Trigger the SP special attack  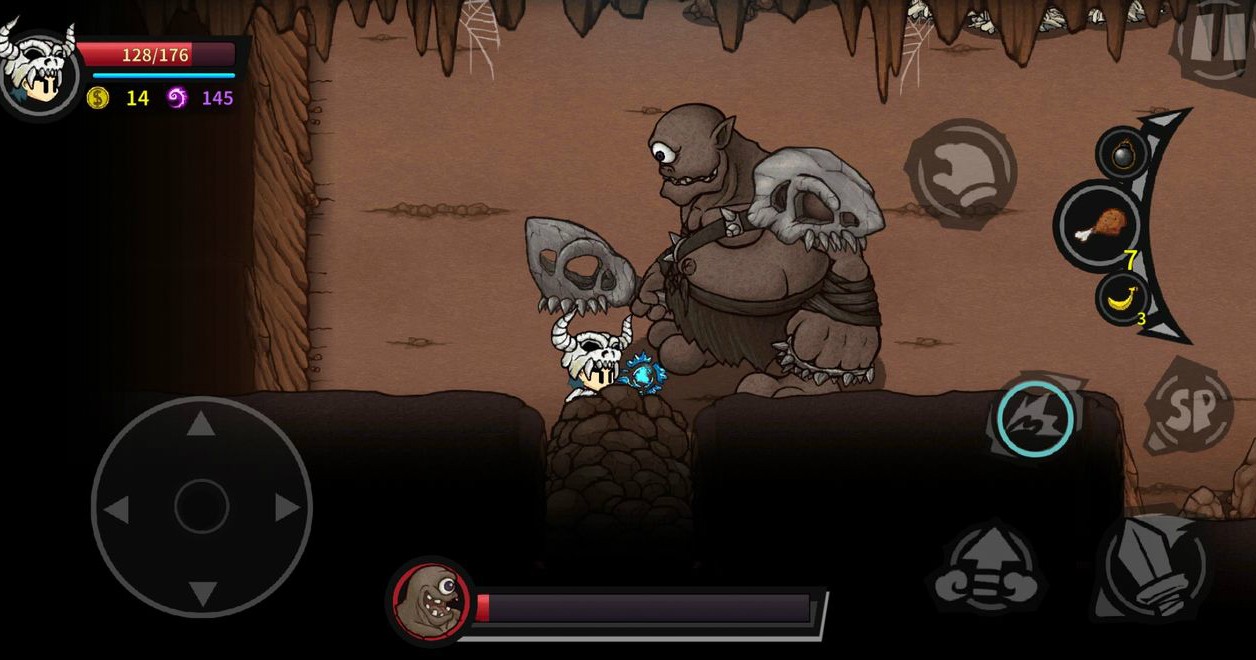(1190, 407)
